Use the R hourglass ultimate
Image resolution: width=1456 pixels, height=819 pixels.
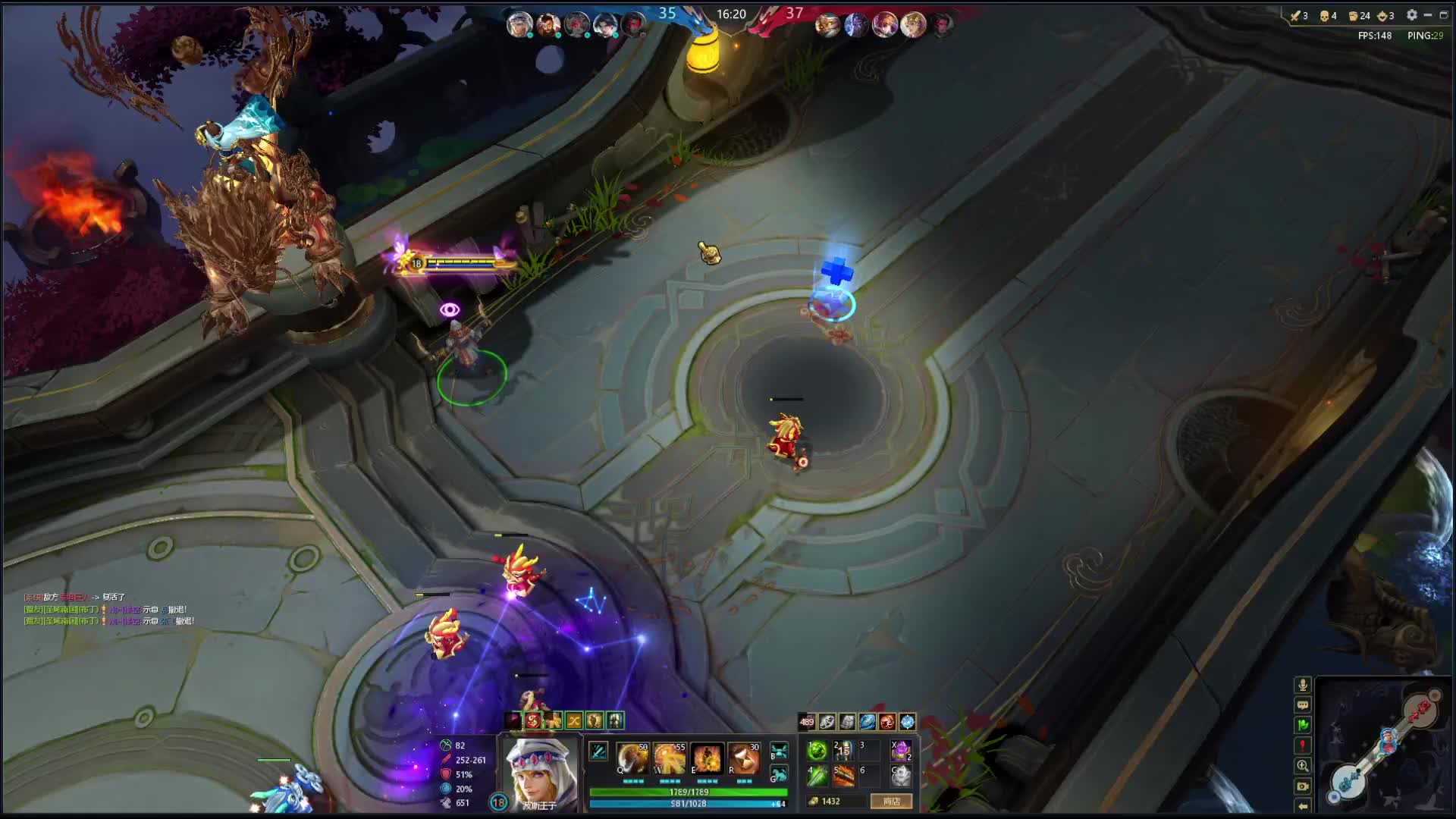(743, 758)
